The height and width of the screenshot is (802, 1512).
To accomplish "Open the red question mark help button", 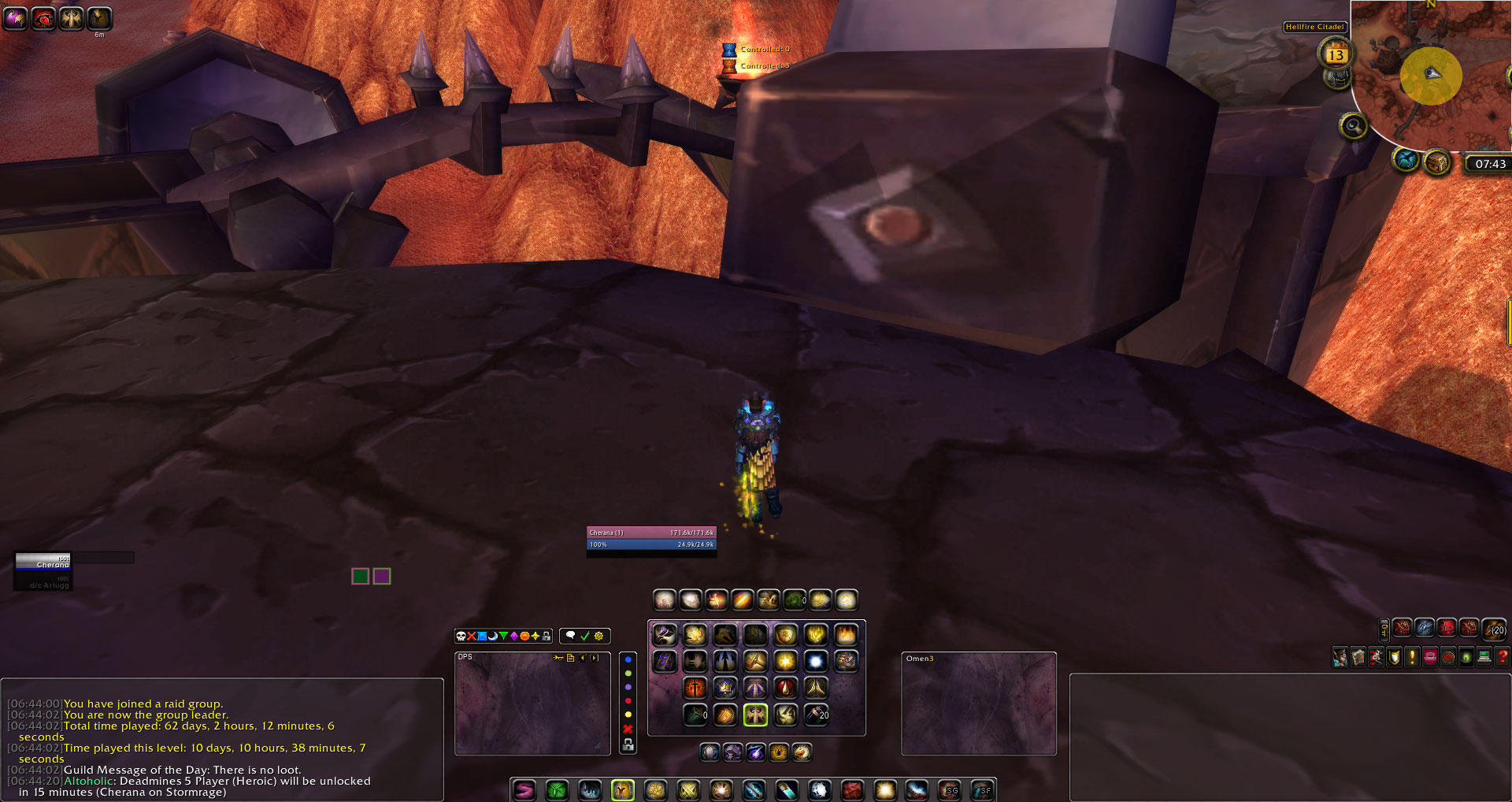I will tap(1503, 657).
